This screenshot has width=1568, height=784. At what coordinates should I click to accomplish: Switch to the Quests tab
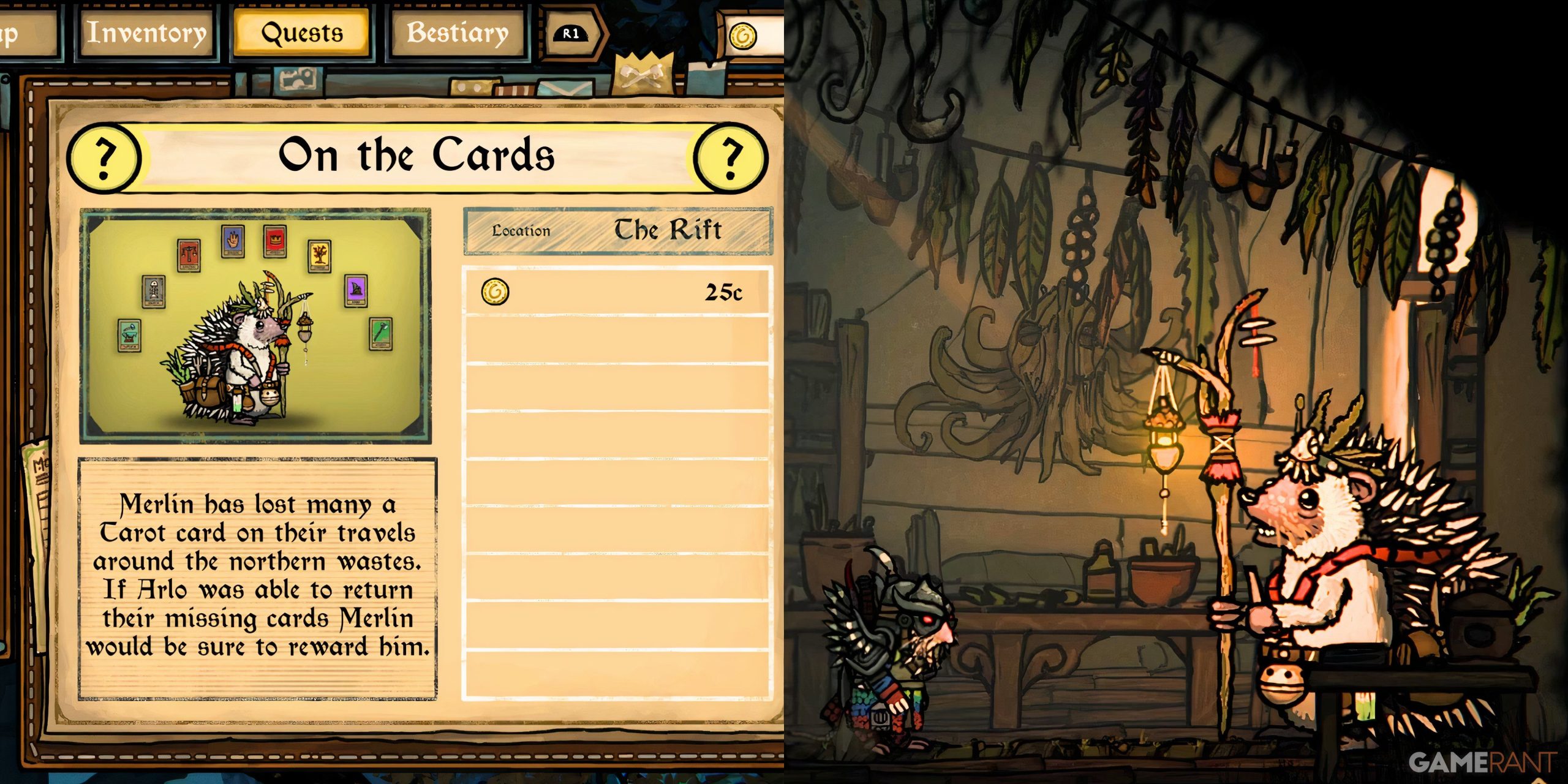pyautogui.click(x=302, y=33)
